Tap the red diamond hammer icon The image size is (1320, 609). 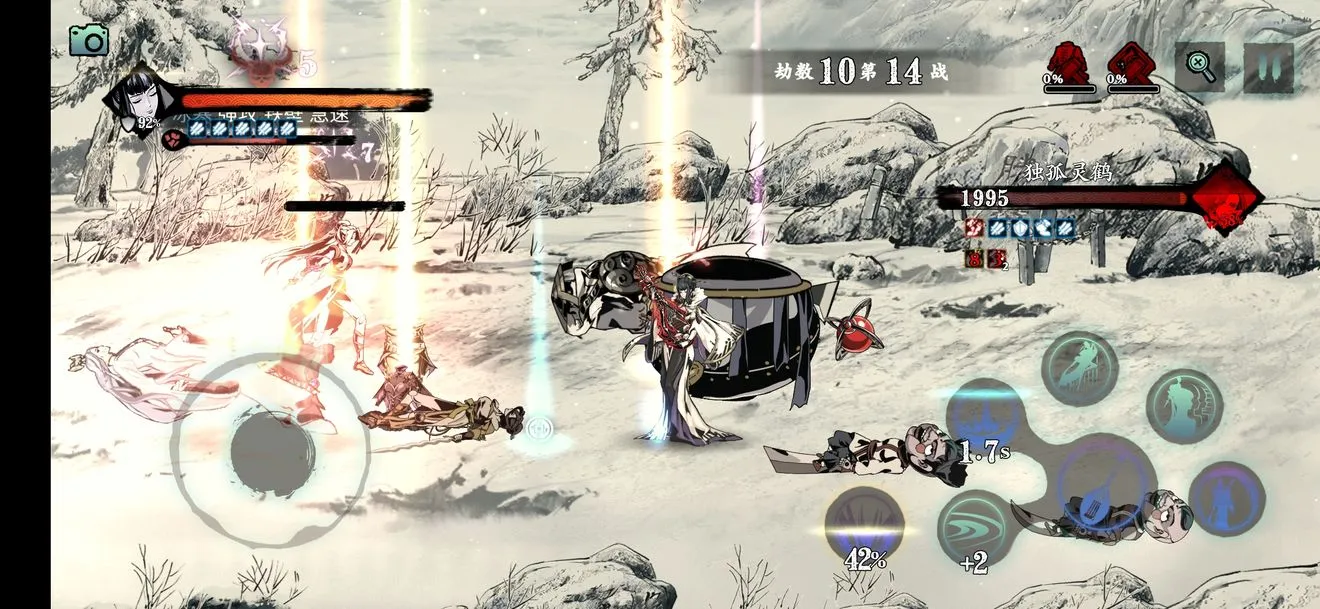pyautogui.click(x=1132, y=64)
